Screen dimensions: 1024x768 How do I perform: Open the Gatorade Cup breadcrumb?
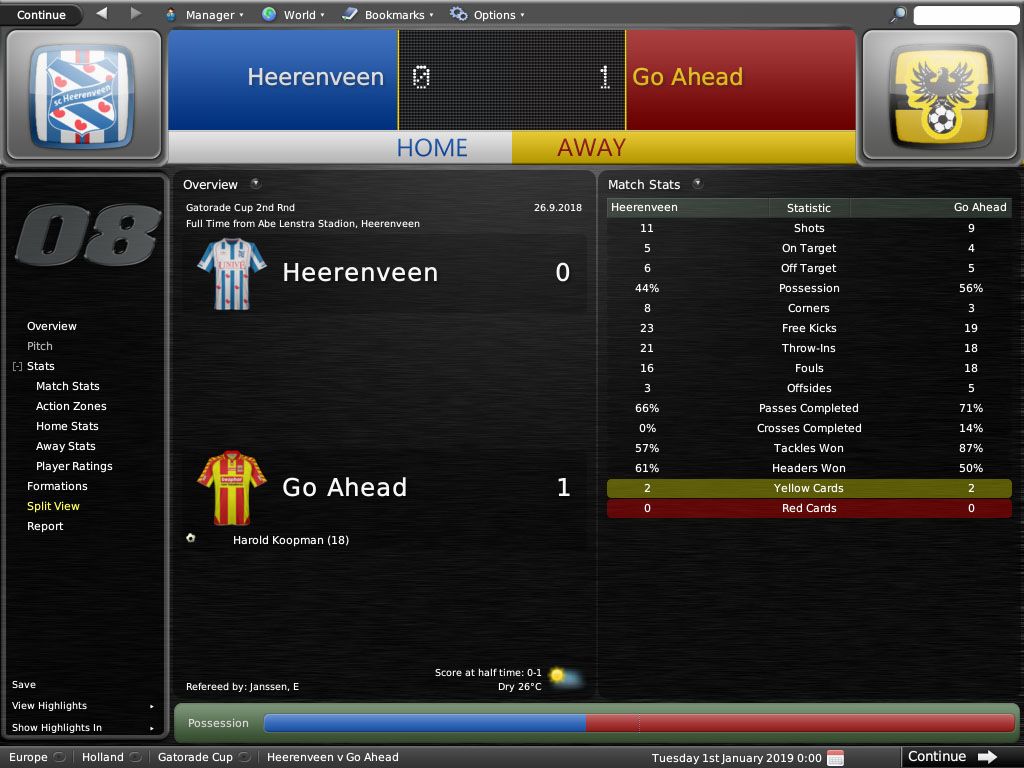195,757
